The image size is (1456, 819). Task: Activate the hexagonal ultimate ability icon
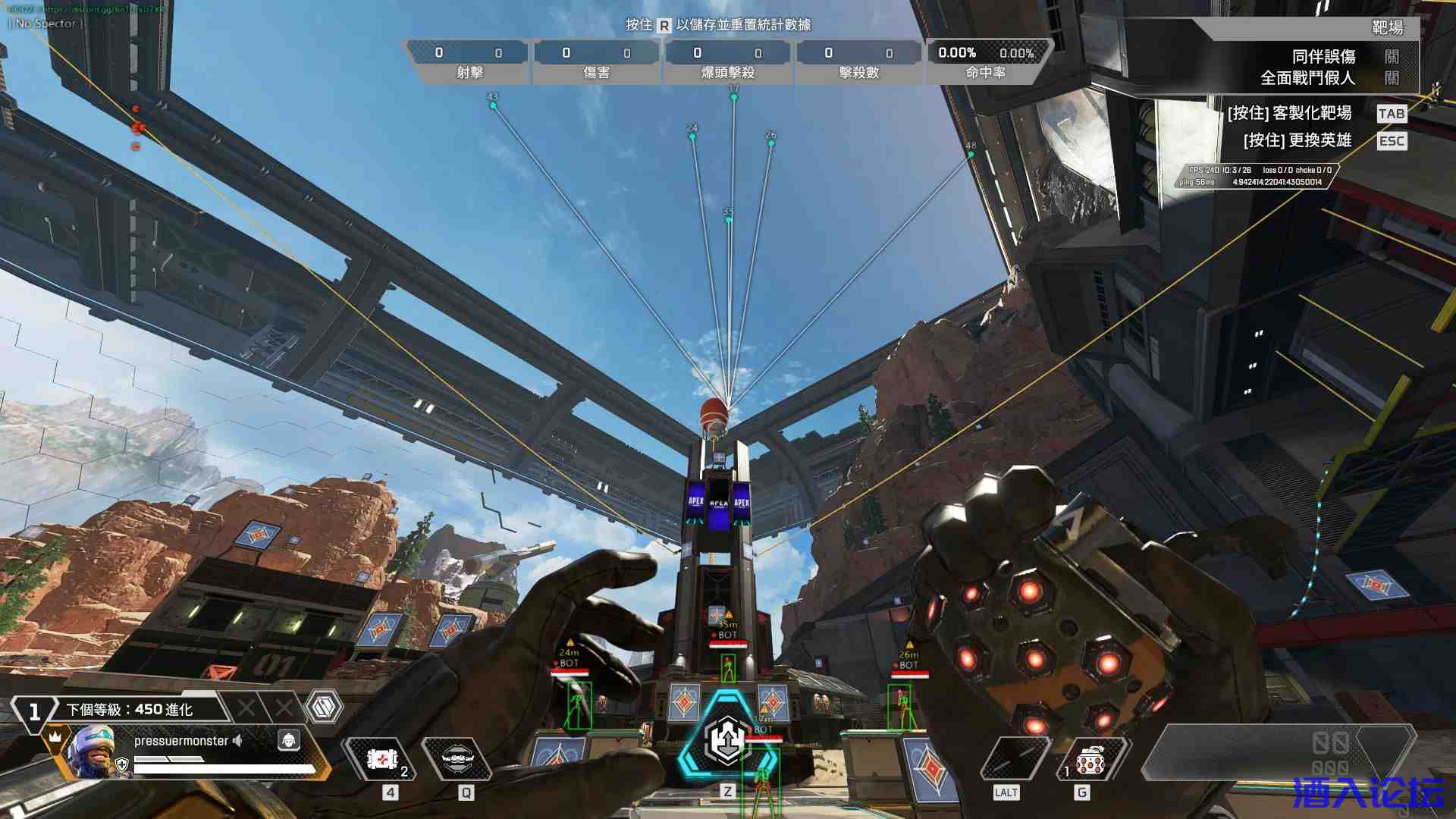[727, 741]
